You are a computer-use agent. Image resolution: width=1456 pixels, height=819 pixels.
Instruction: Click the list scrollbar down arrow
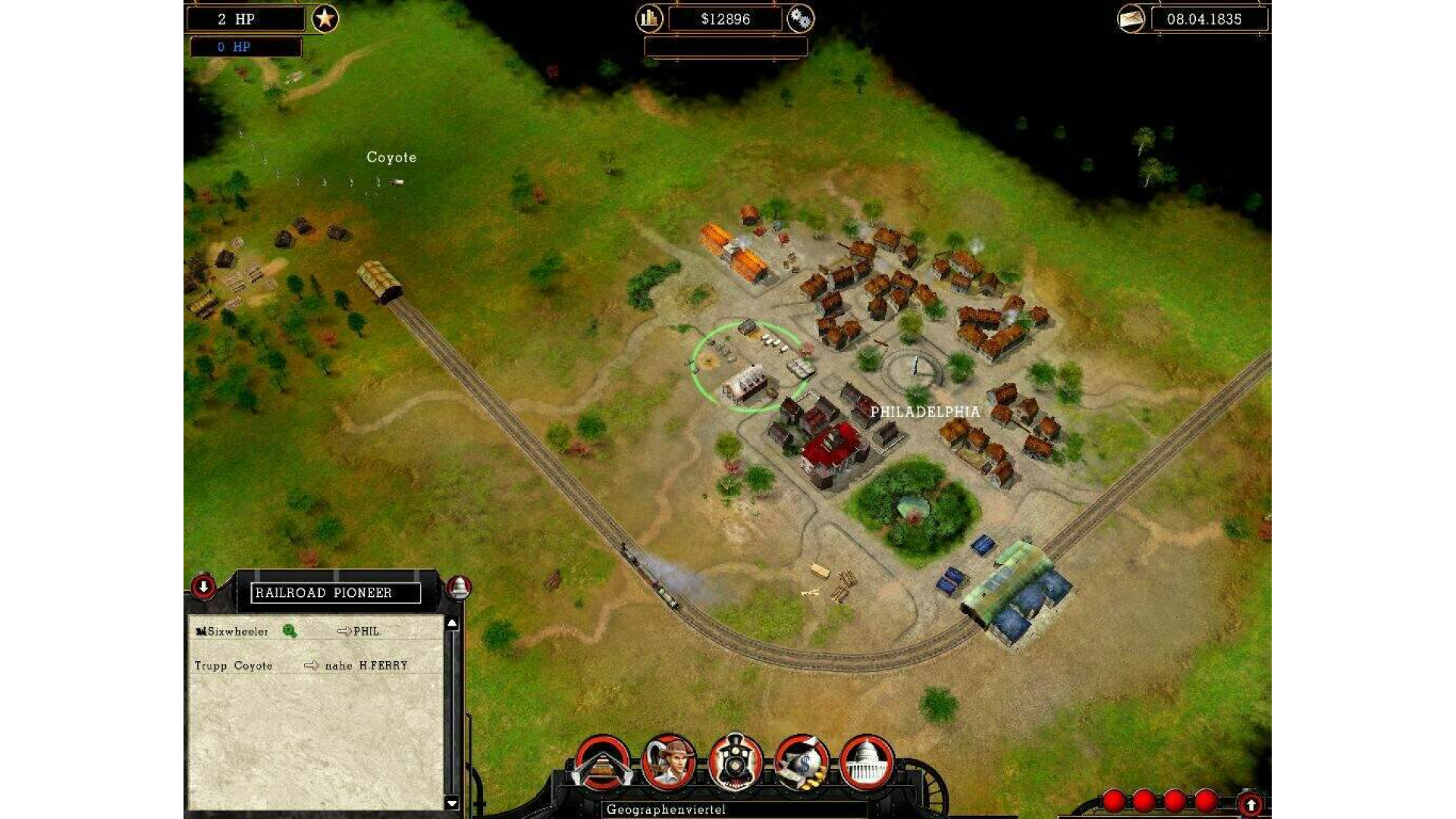[x=453, y=803]
